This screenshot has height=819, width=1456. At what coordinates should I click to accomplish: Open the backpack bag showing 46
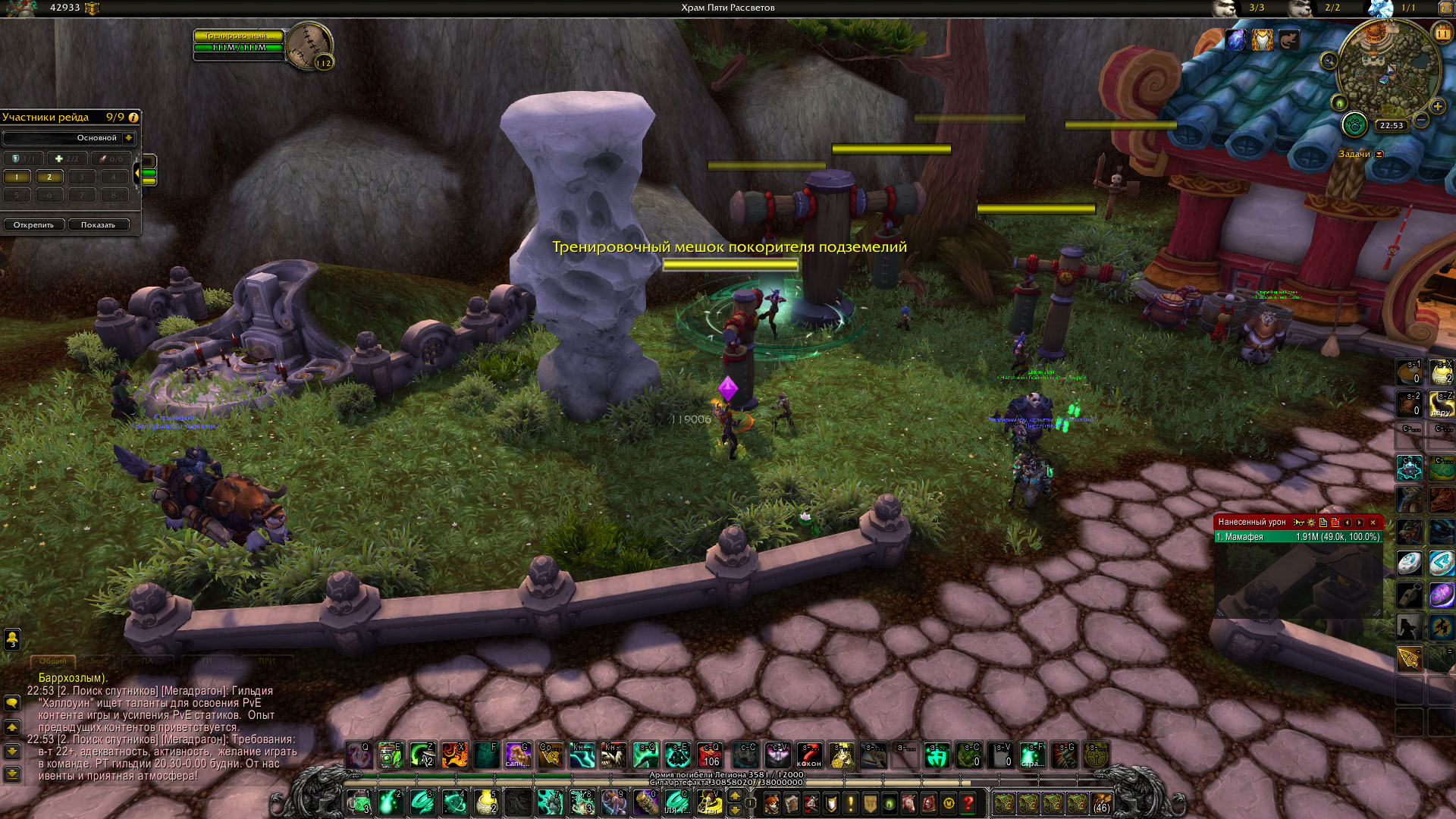click(x=1101, y=803)
